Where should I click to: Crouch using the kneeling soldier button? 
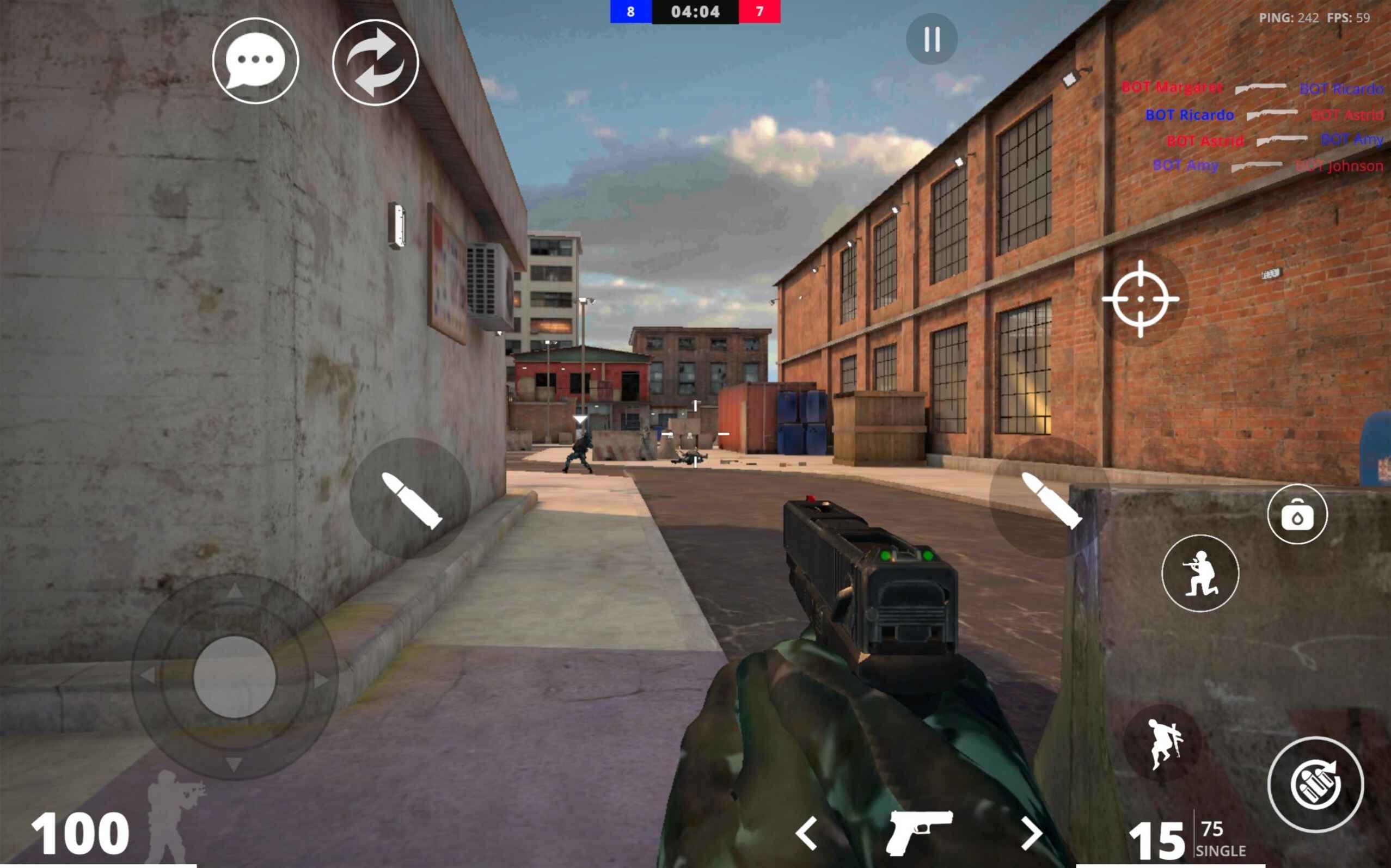click(x=1200, y=573)
